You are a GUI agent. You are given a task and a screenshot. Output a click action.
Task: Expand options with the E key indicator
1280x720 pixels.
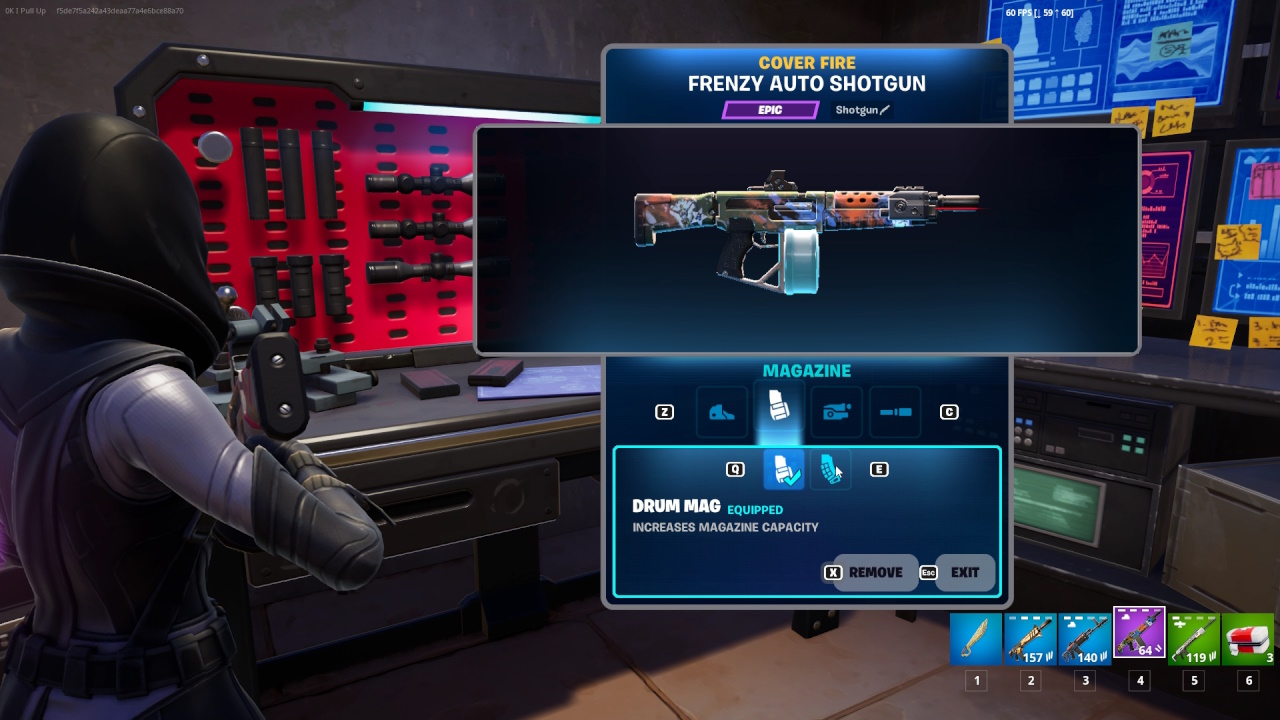point(879,468)
